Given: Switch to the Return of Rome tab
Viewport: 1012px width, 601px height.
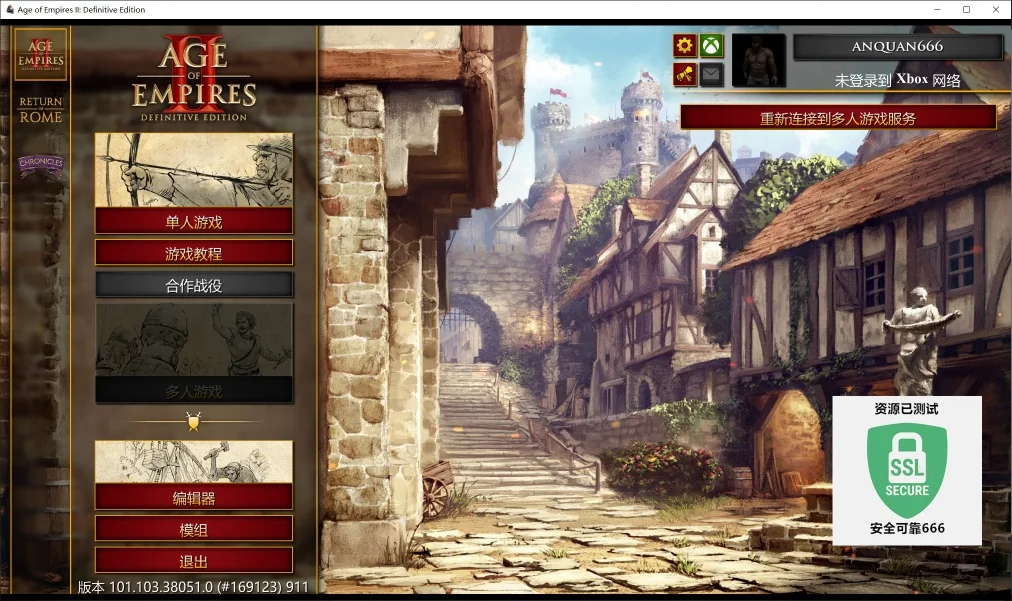Looking at the screenshot, I should tap(41, 109).
